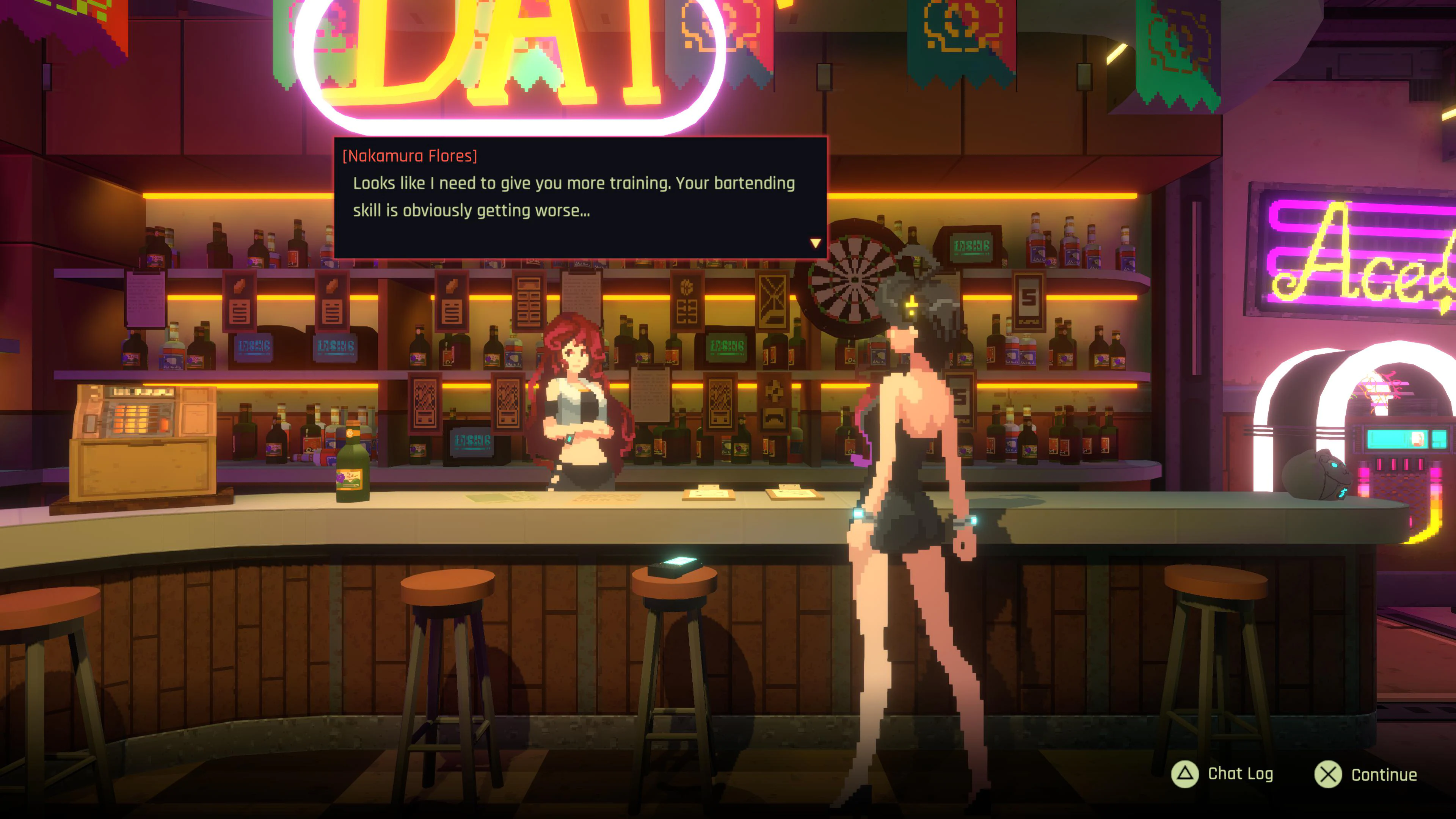Screen dimensions: 1456x819
Task: Select the Nakamura Flores name label
Action: coord(409,155)
